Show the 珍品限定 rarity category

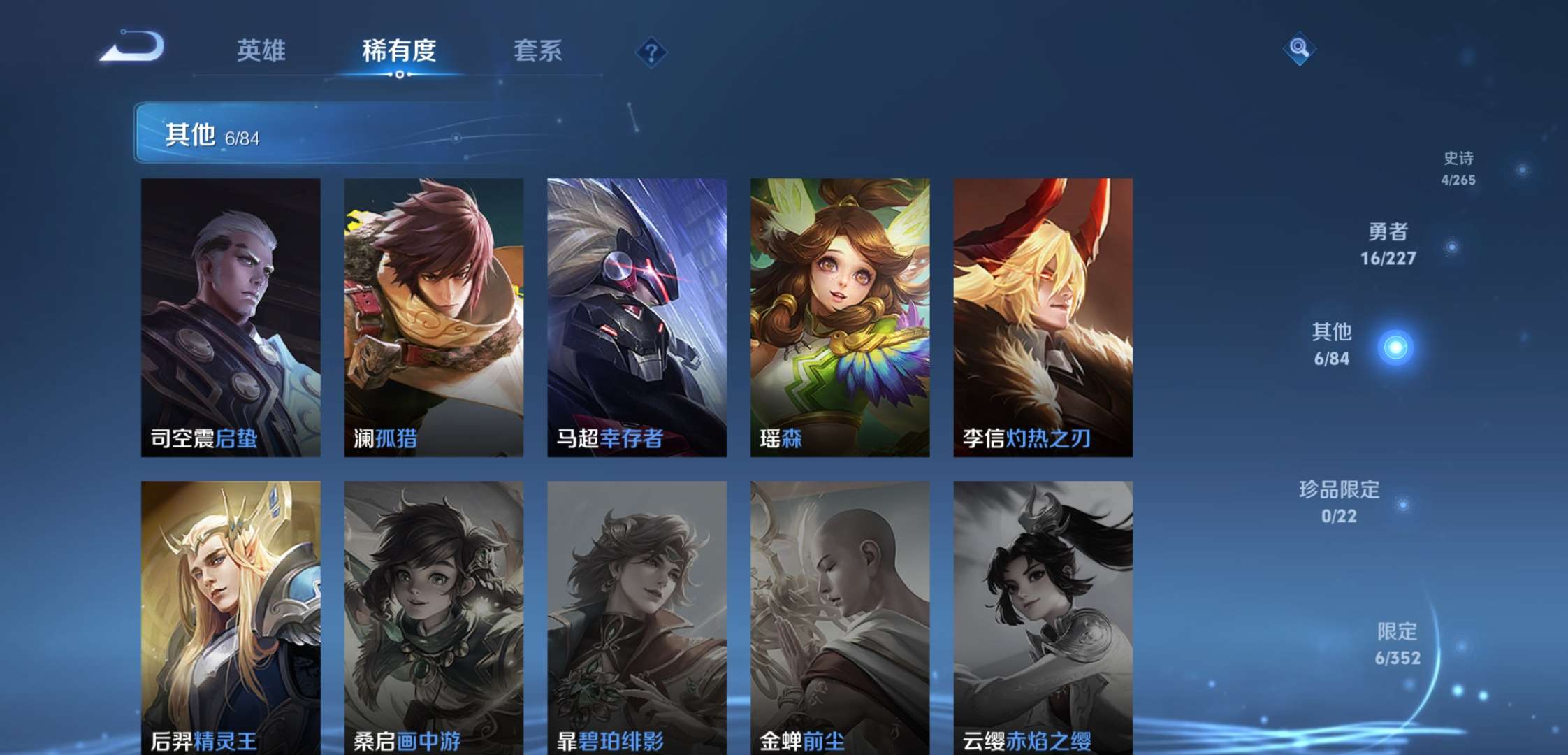coord(1339,501)
